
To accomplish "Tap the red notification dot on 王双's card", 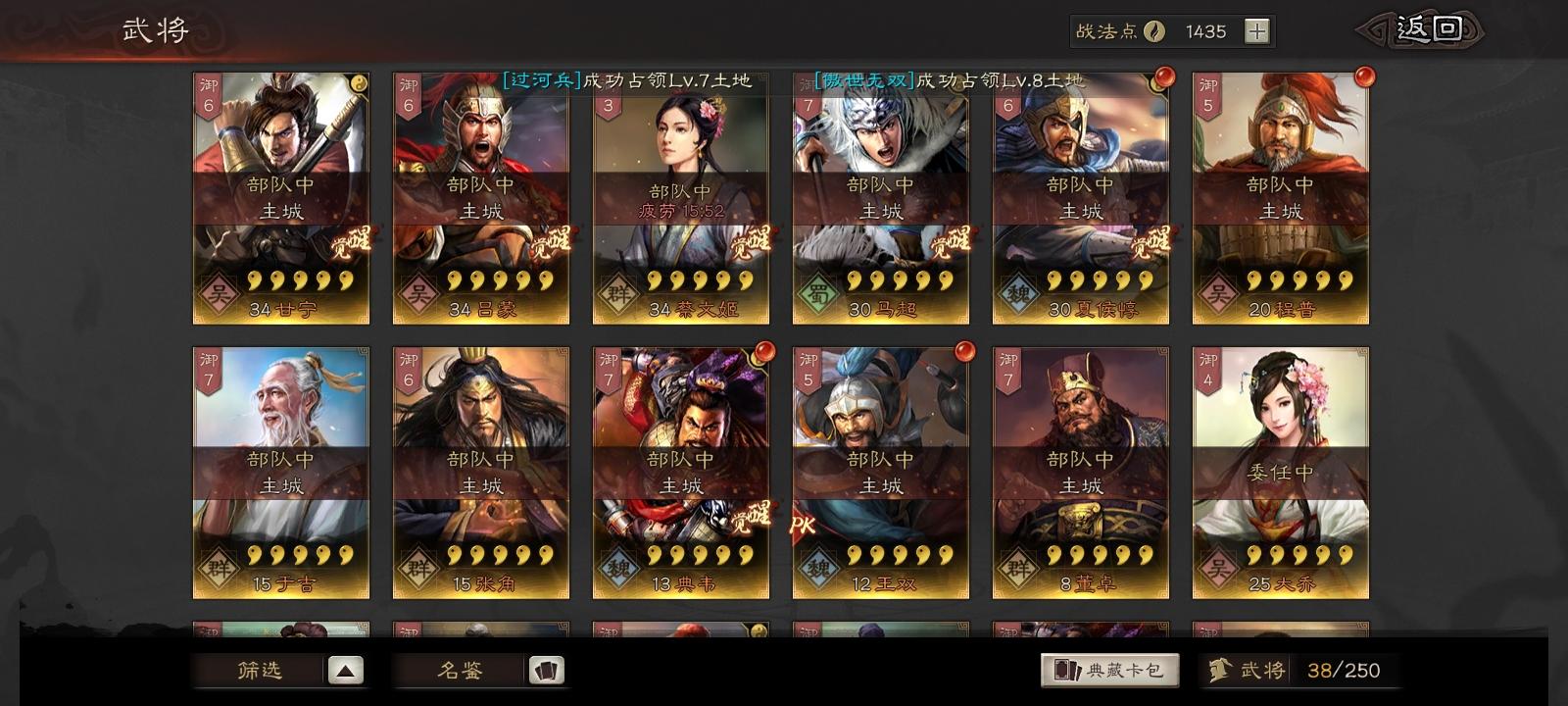I will [x=962, y=349].
